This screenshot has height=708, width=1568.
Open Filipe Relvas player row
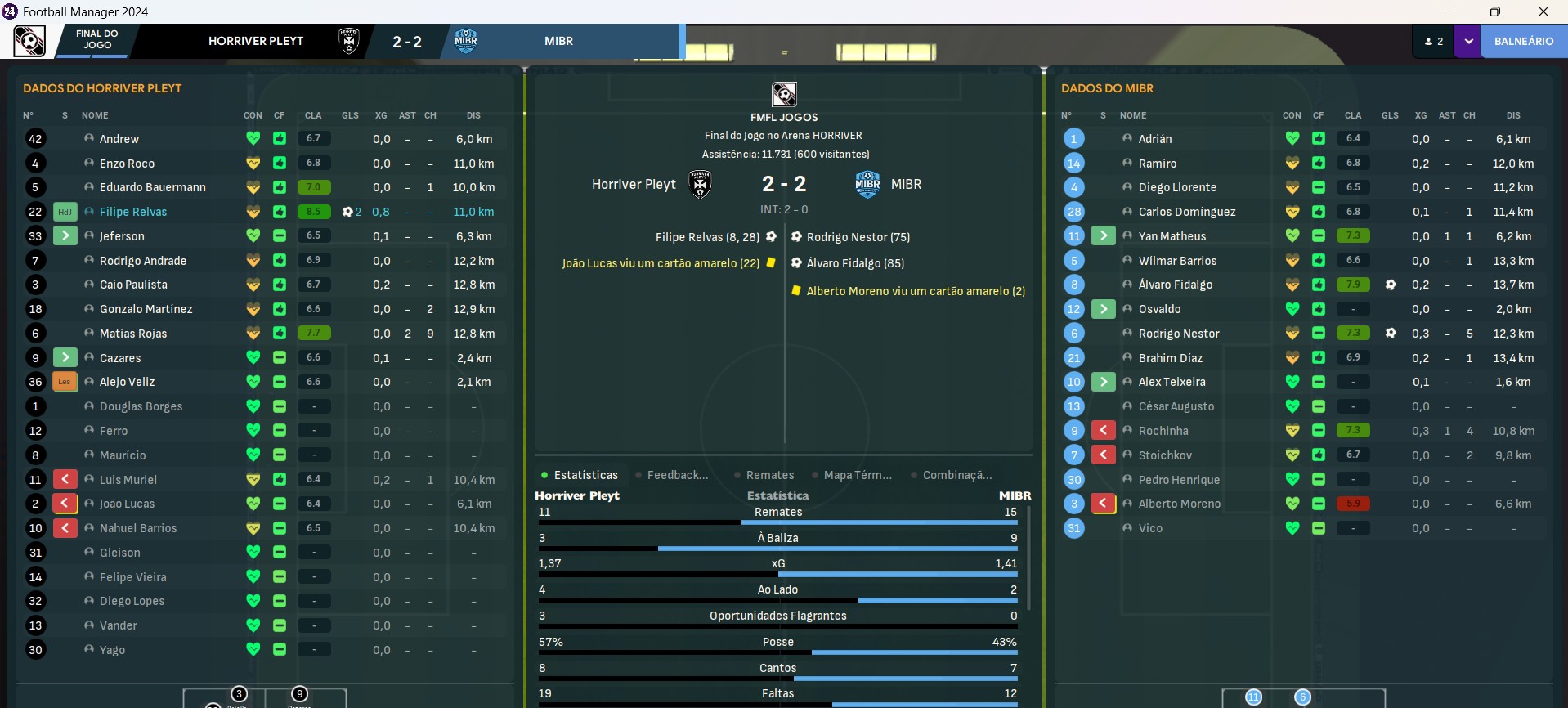[133, 212]
